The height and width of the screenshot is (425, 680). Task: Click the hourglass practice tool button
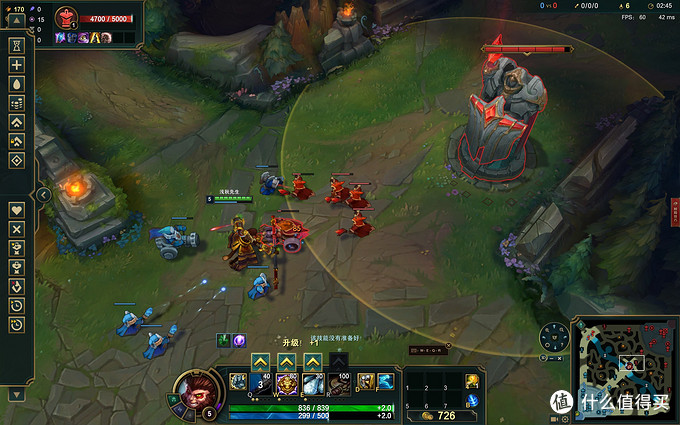pos(16,45)
